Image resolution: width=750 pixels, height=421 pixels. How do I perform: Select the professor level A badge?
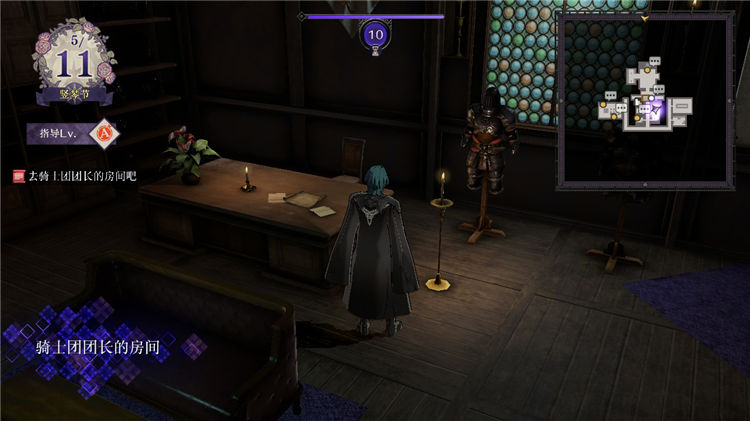coord(103,132)
